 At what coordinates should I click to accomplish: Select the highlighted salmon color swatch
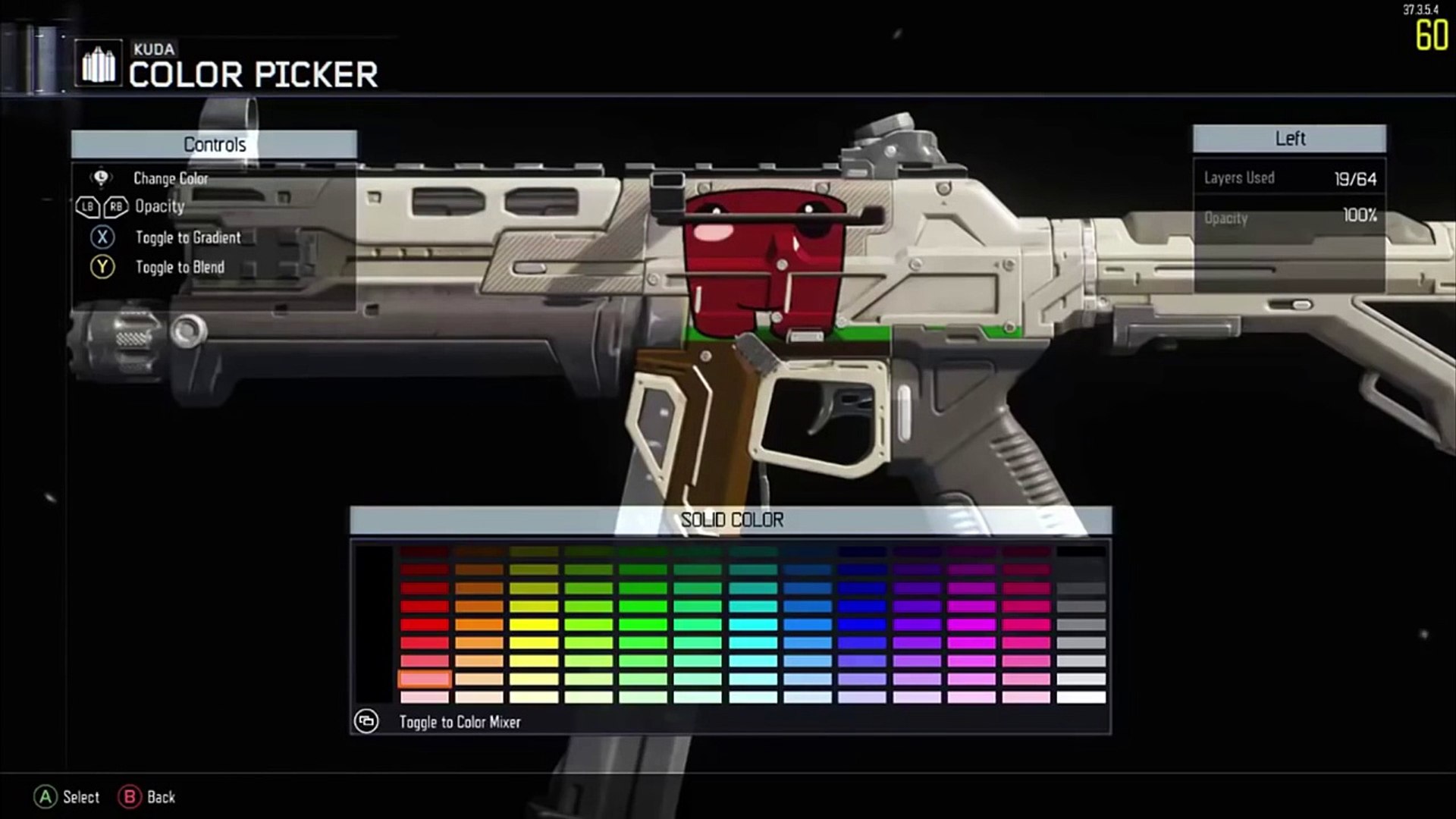point(425,679)
